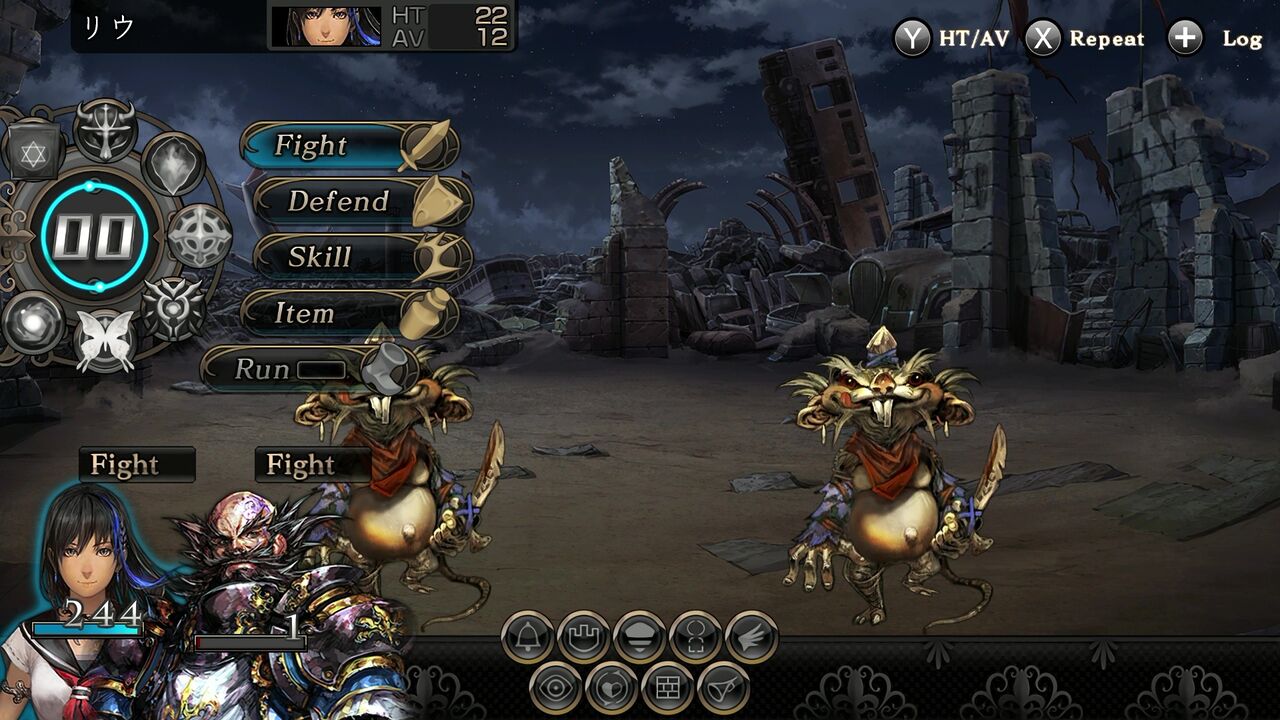Click the bell icon in bottom bar
This screenshot has width=1280, height=720.
[x=528, y=637]
